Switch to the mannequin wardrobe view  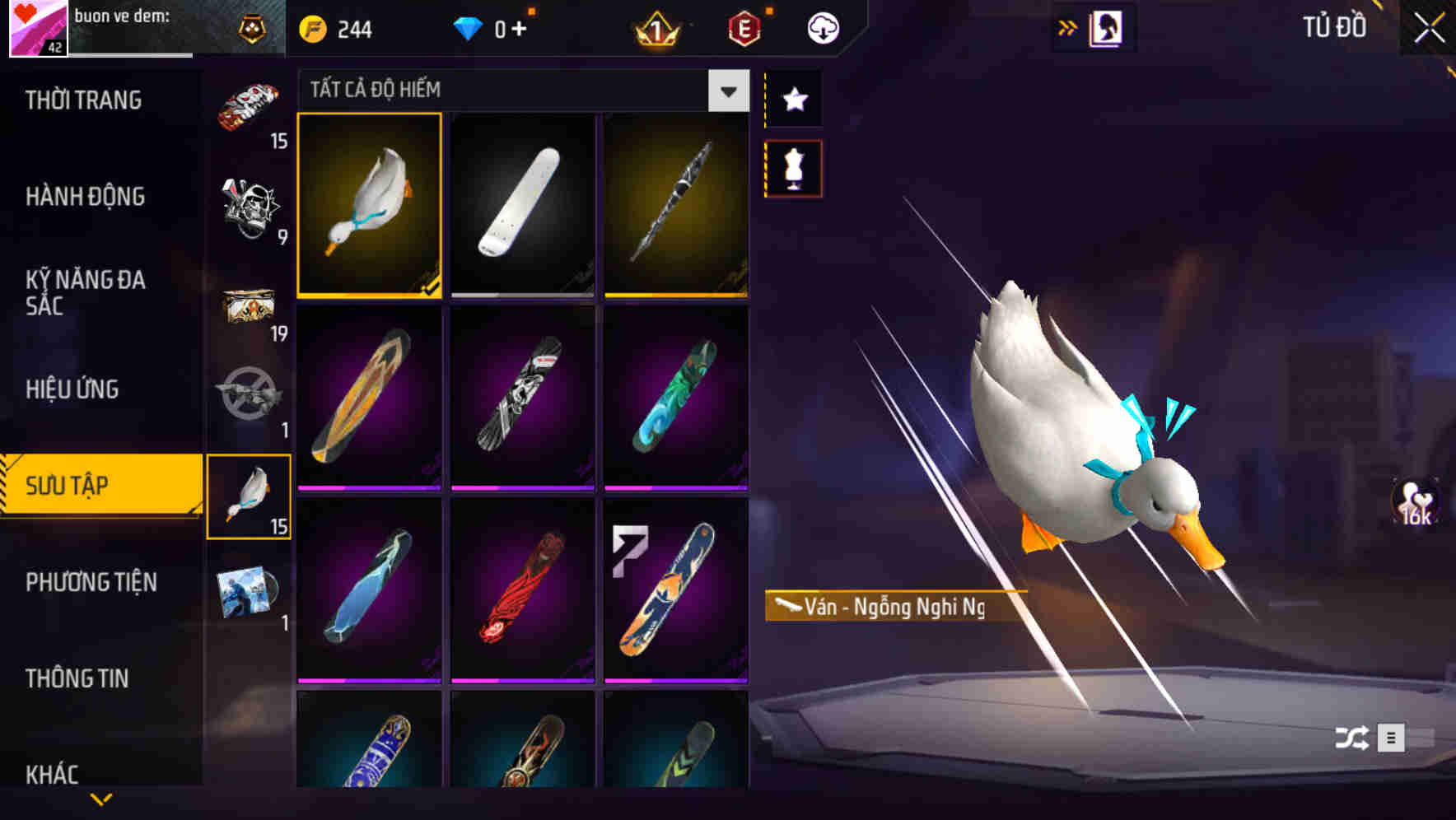click(x=793, y=167)
